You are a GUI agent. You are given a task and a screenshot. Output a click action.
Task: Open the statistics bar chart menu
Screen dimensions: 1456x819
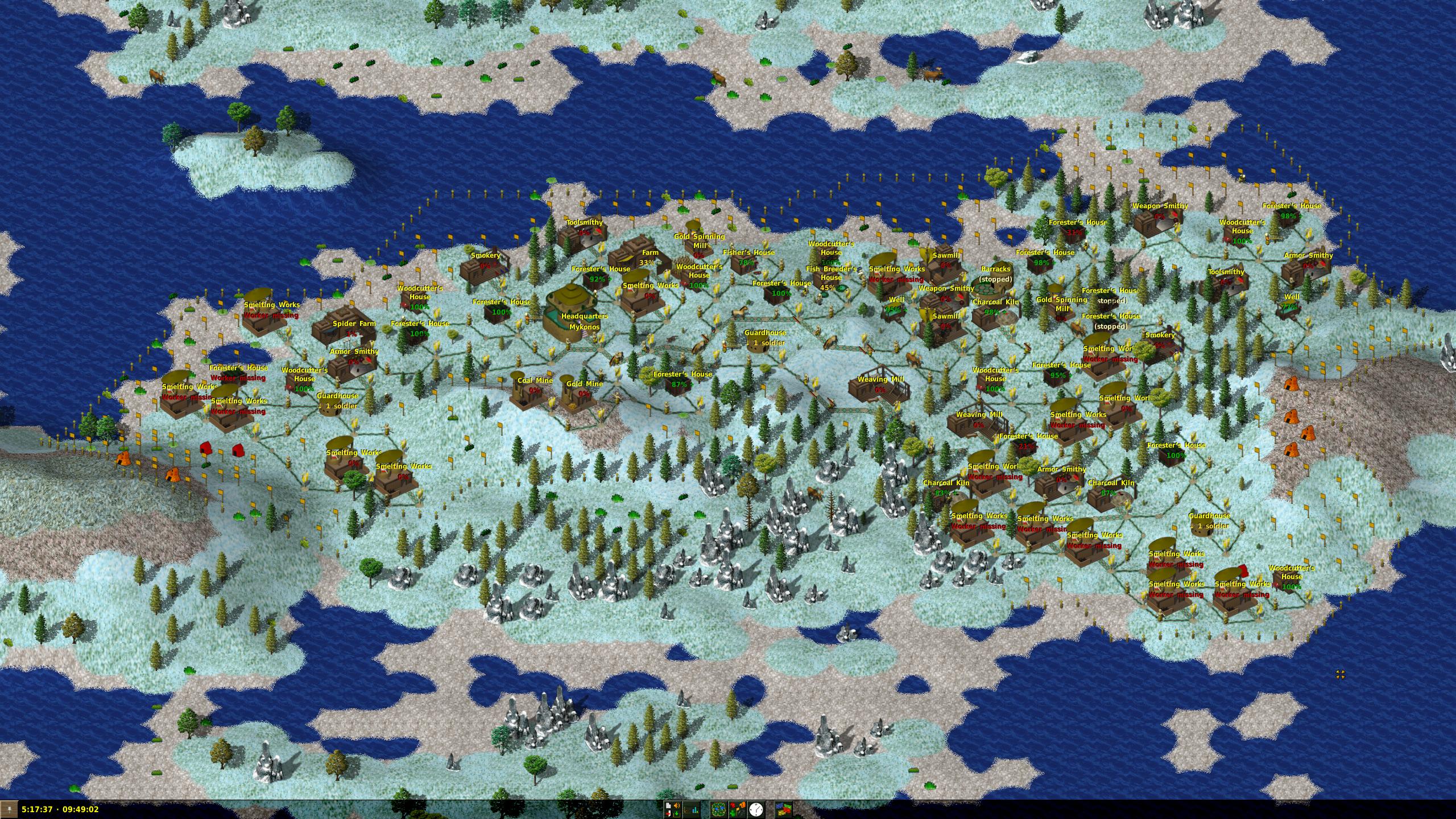[692, 809]
